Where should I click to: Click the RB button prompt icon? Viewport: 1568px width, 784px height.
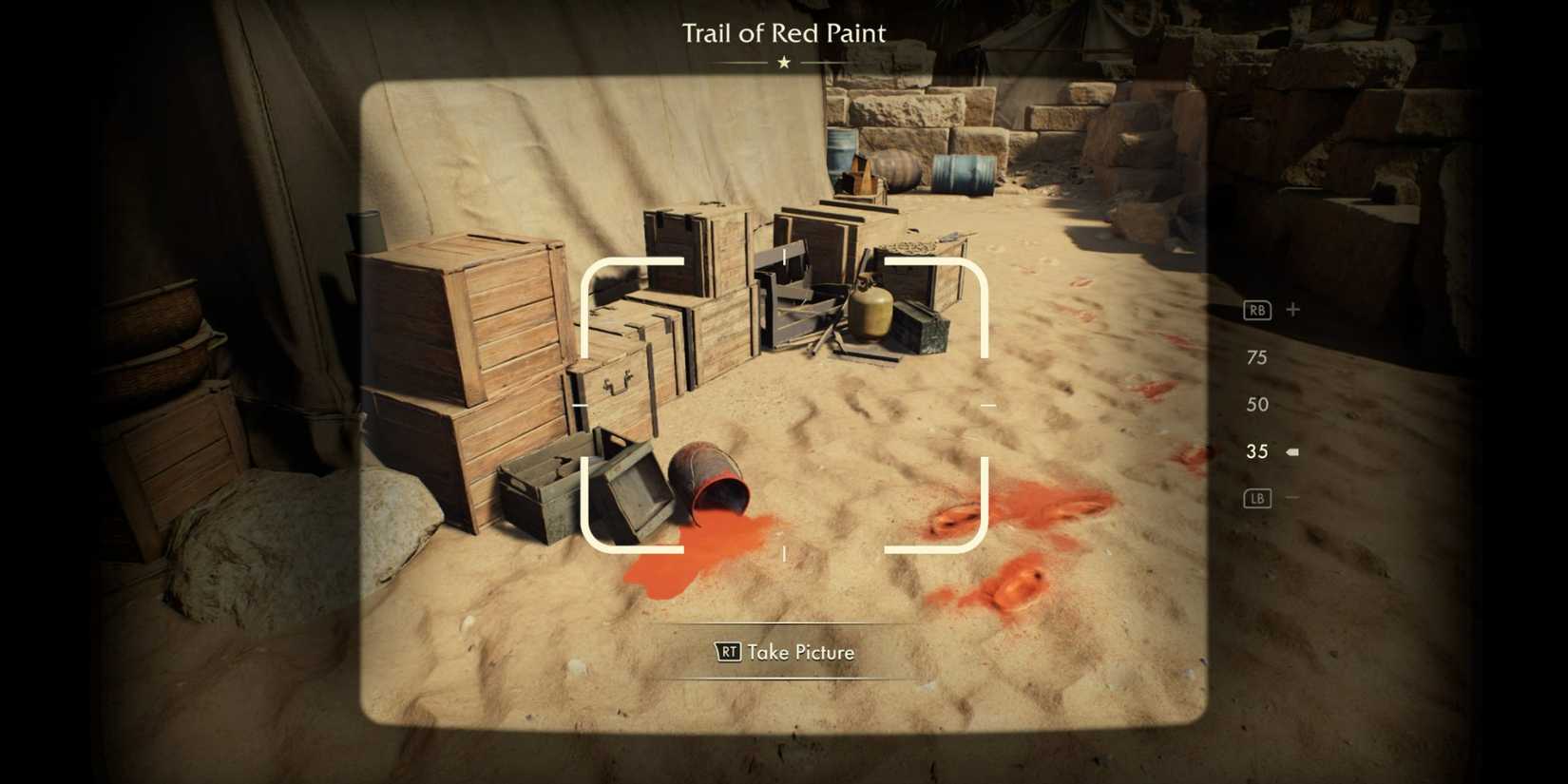1256,309
